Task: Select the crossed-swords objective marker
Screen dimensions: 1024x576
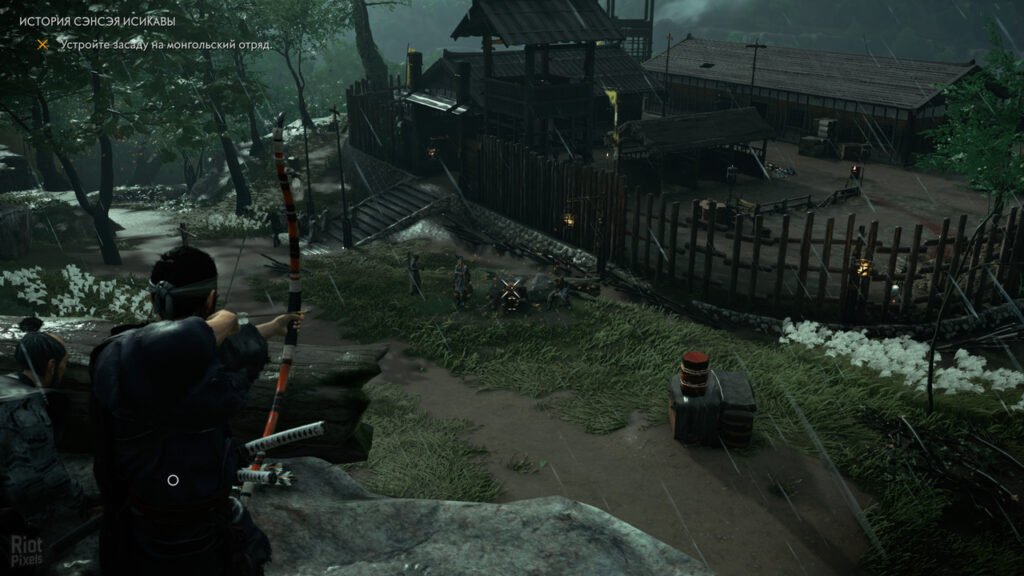Action: [x=512, y=290]
